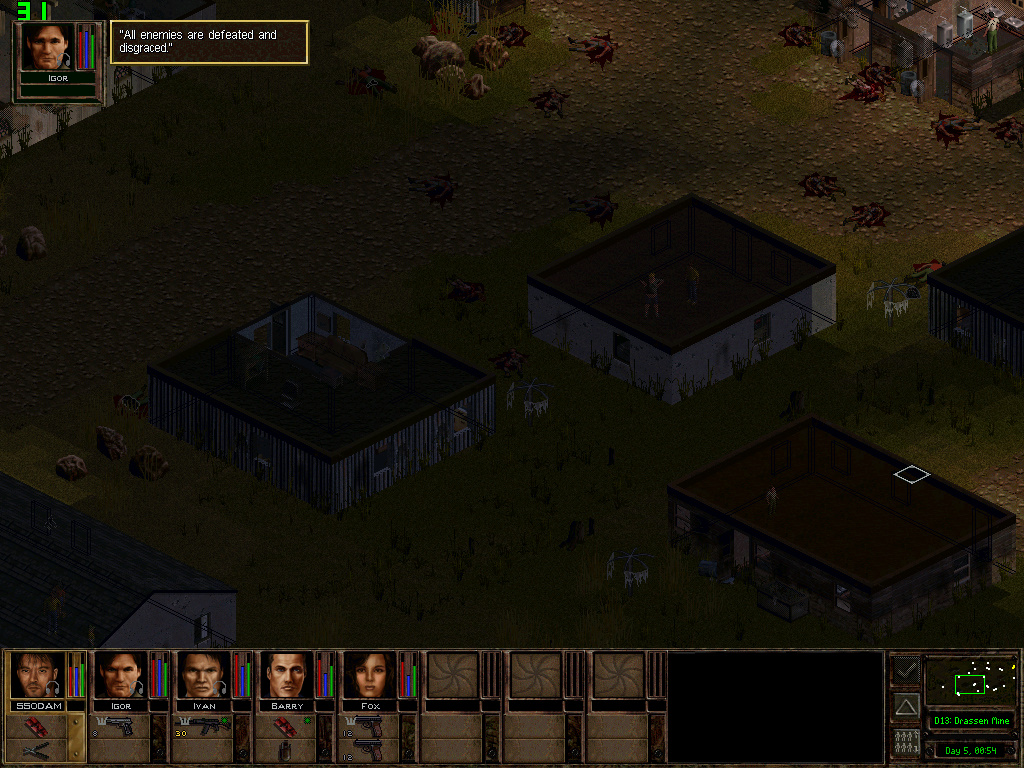Select 550DAM's dynamite item slot

(36, 725)
